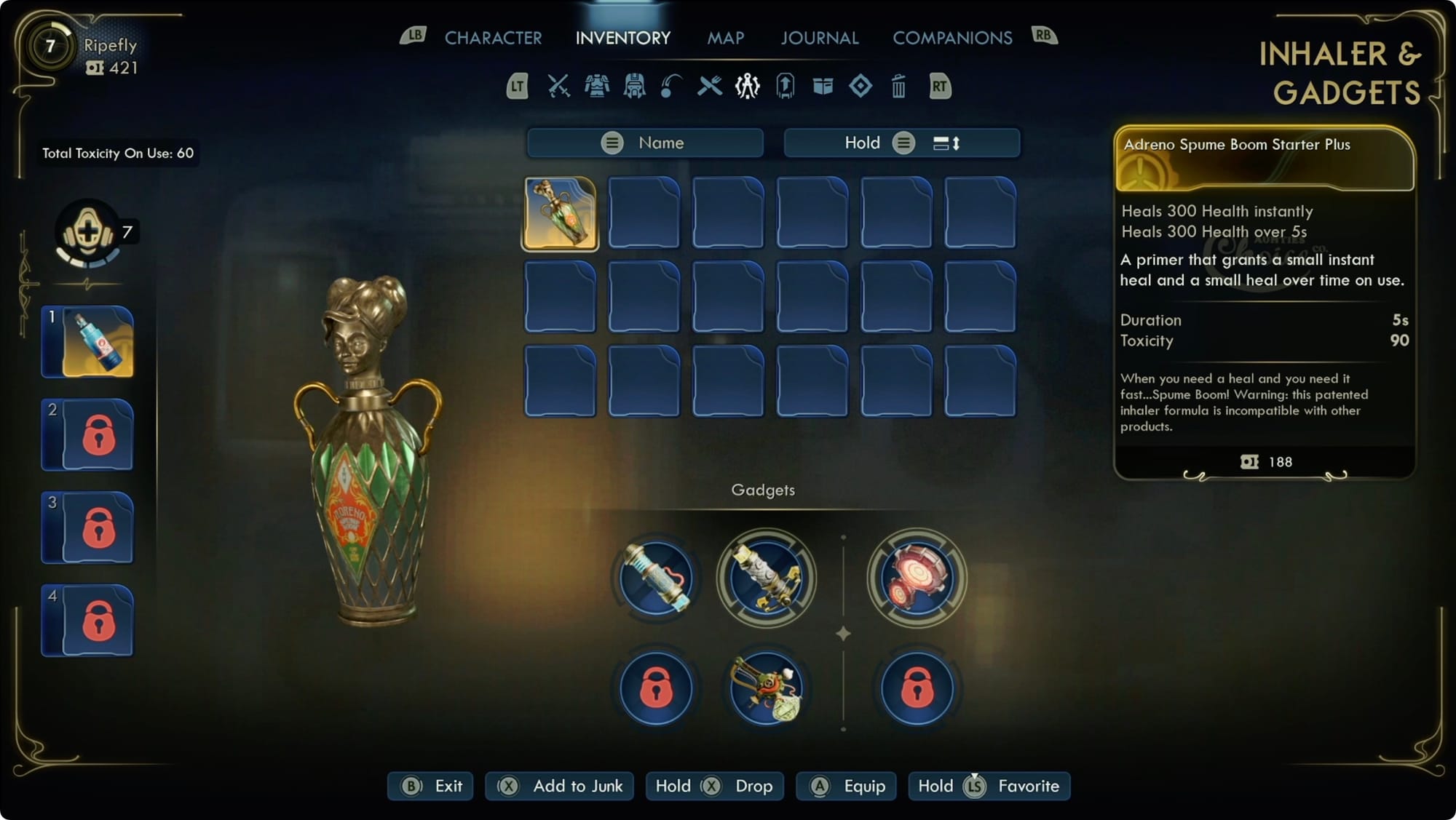Viewport: 1456px width, 820px height.
Task: Open the Companions tab
Action: [x=952, y=38]
